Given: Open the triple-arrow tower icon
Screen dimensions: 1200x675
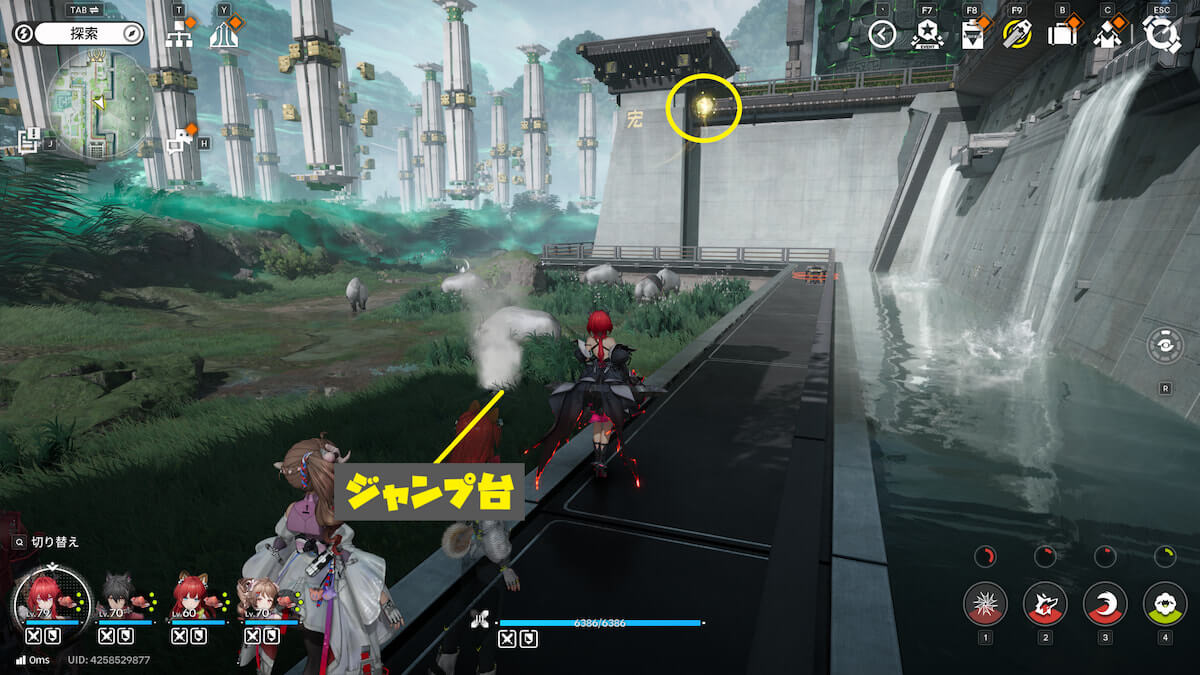Looking at the screenshot, I should click(x=224, y=36).
